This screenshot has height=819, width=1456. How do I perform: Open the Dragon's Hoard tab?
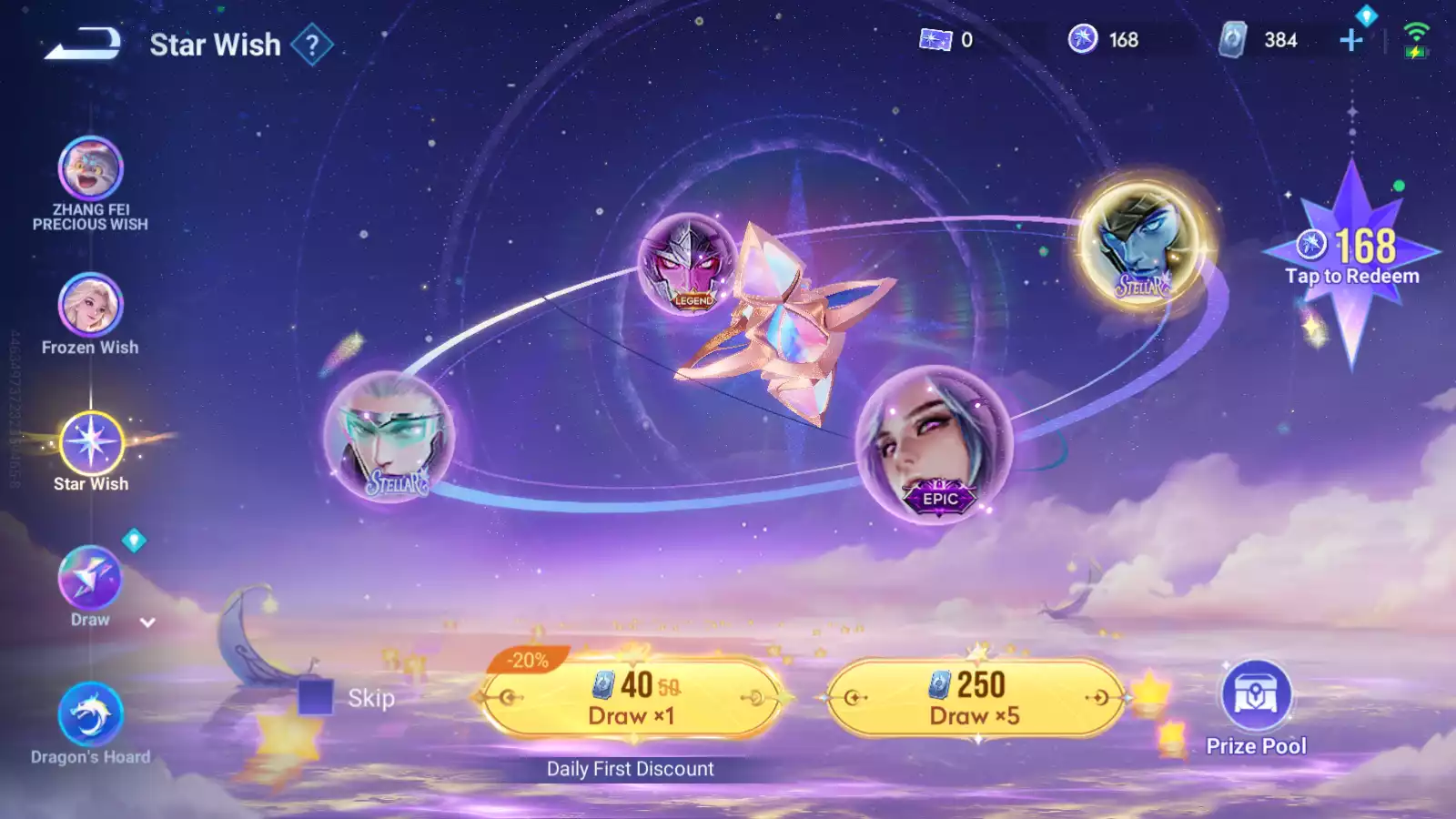pyautogui.click(x=90, y=715)
